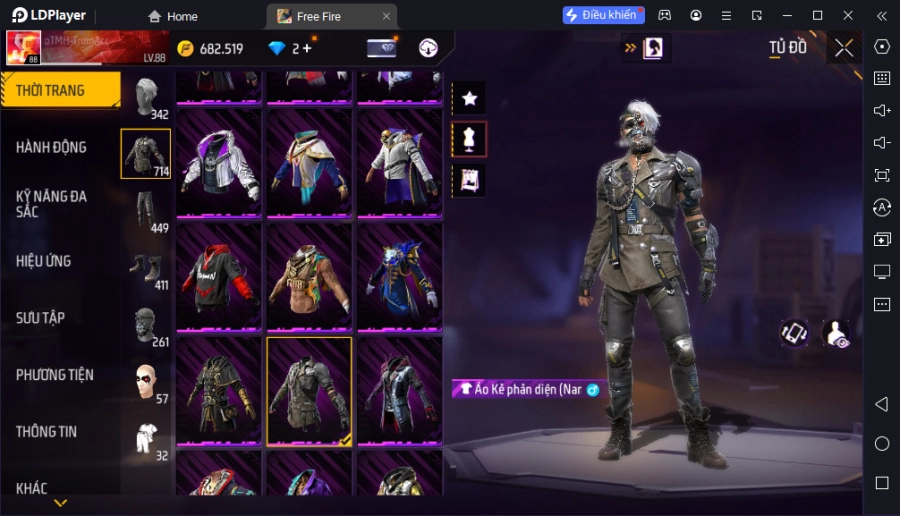
Task: Open the player profile avatar
Action: pyautogui.click(x=22, y=47)
